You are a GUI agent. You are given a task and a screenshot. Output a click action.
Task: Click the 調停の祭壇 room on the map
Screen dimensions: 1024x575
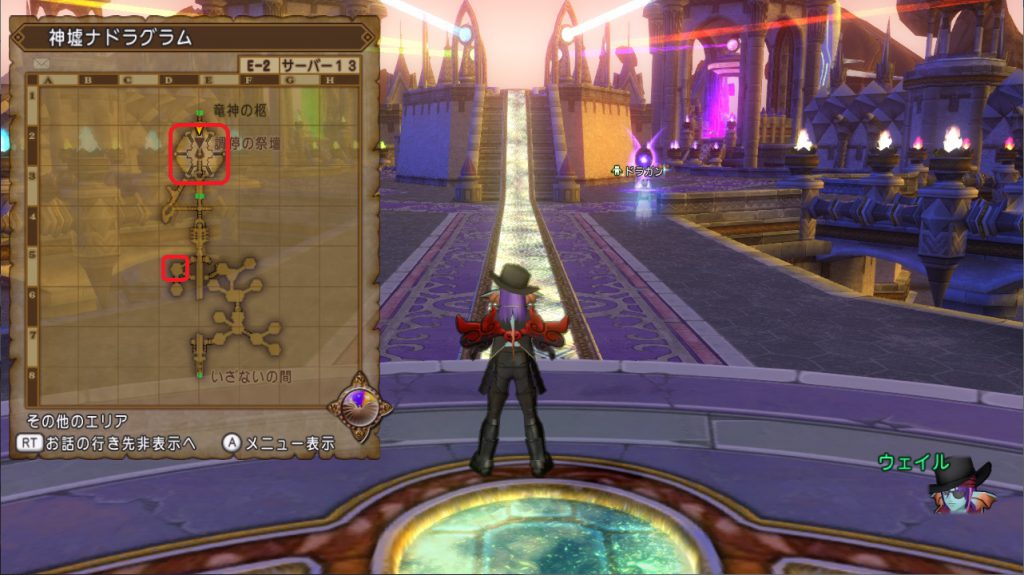(x=199, y=155)
